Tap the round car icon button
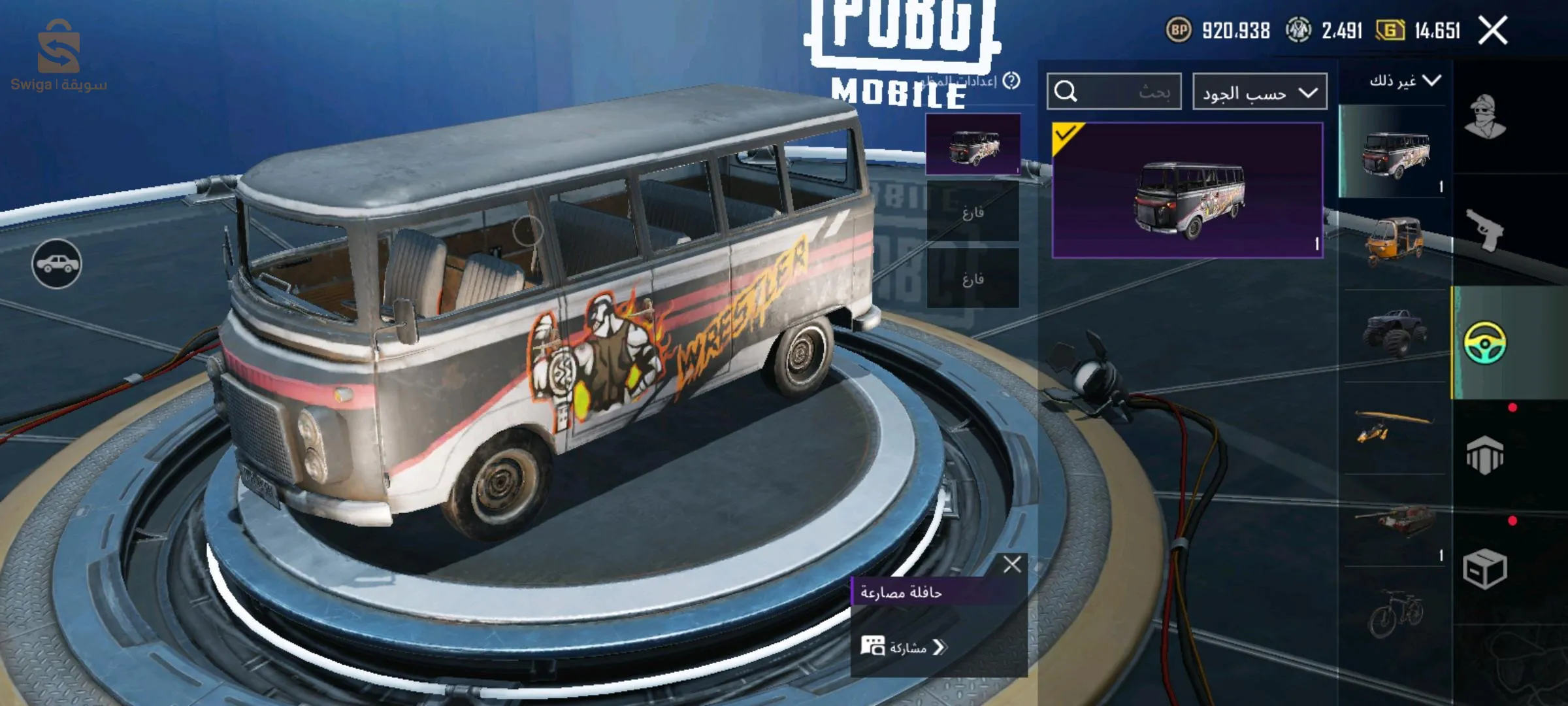This screenshot has height=706, width=1568. 57,263
